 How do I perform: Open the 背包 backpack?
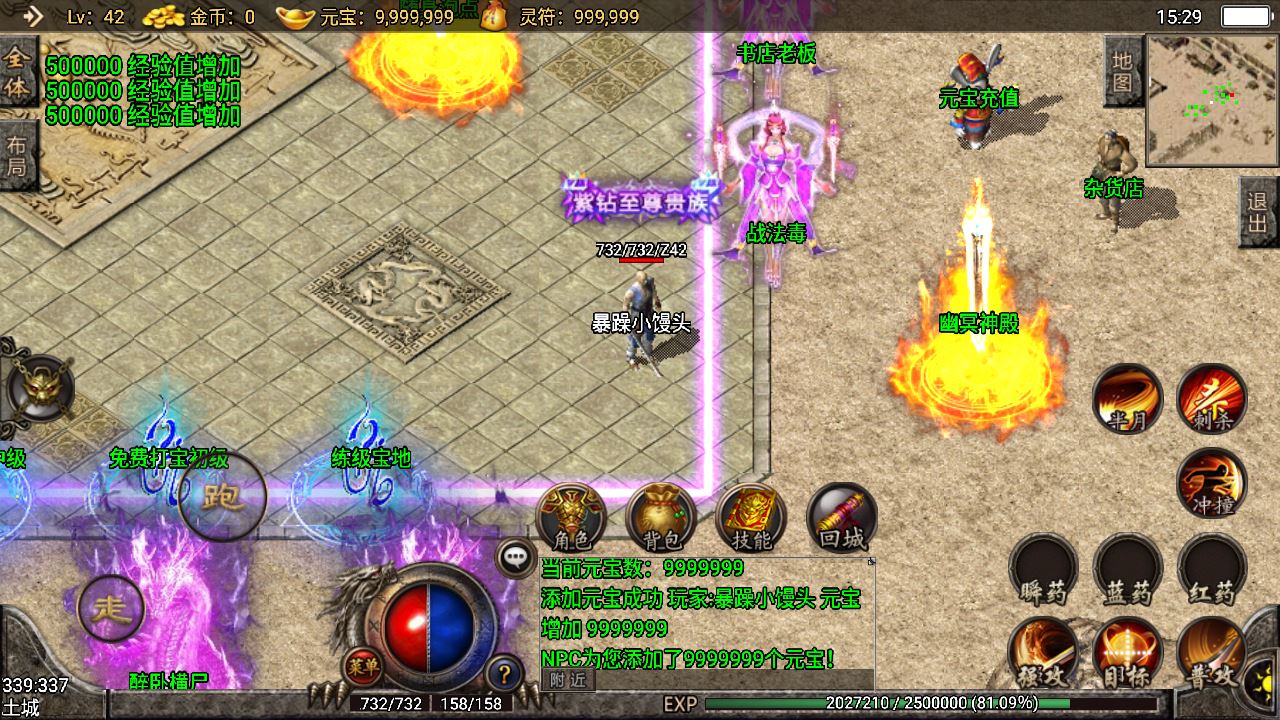coord(661,518)
